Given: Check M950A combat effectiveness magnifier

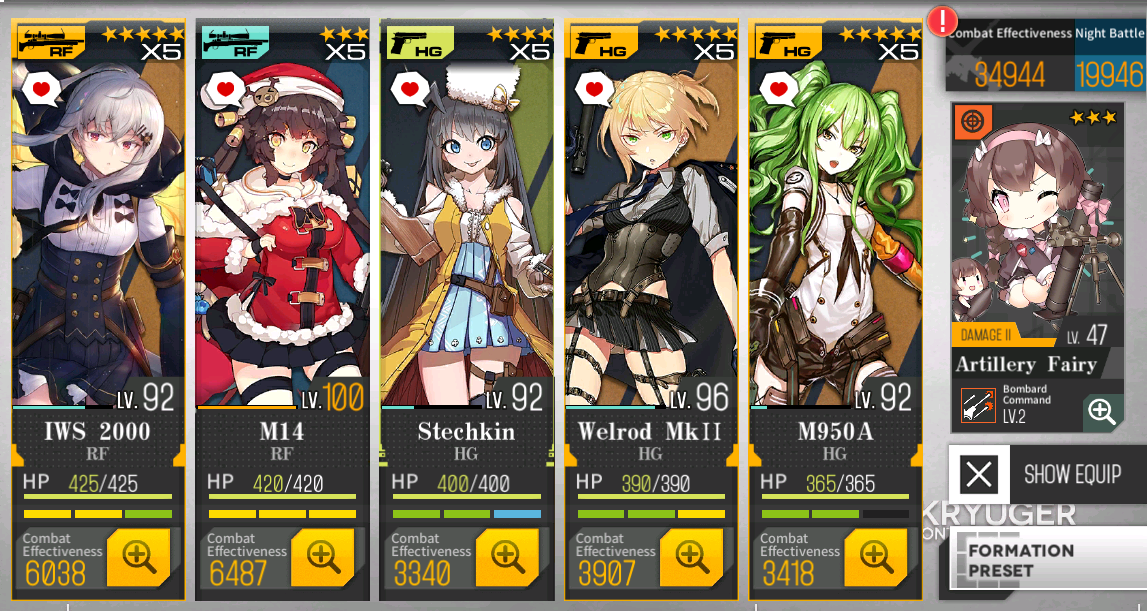Looking at the screenshot, I should point(875,557).
